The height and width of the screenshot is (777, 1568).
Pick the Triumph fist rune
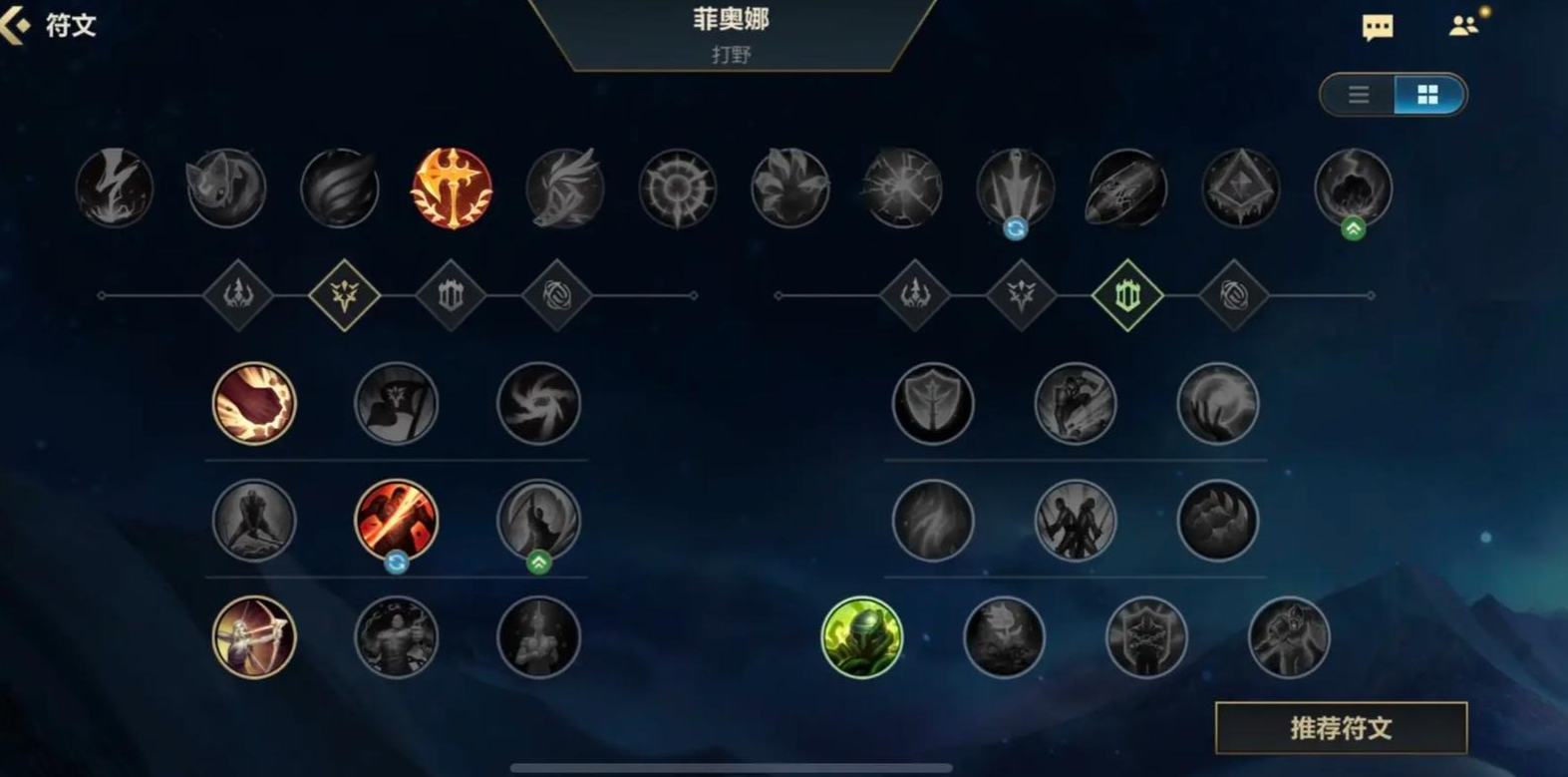pyautogui.click(x=253, y=404)
